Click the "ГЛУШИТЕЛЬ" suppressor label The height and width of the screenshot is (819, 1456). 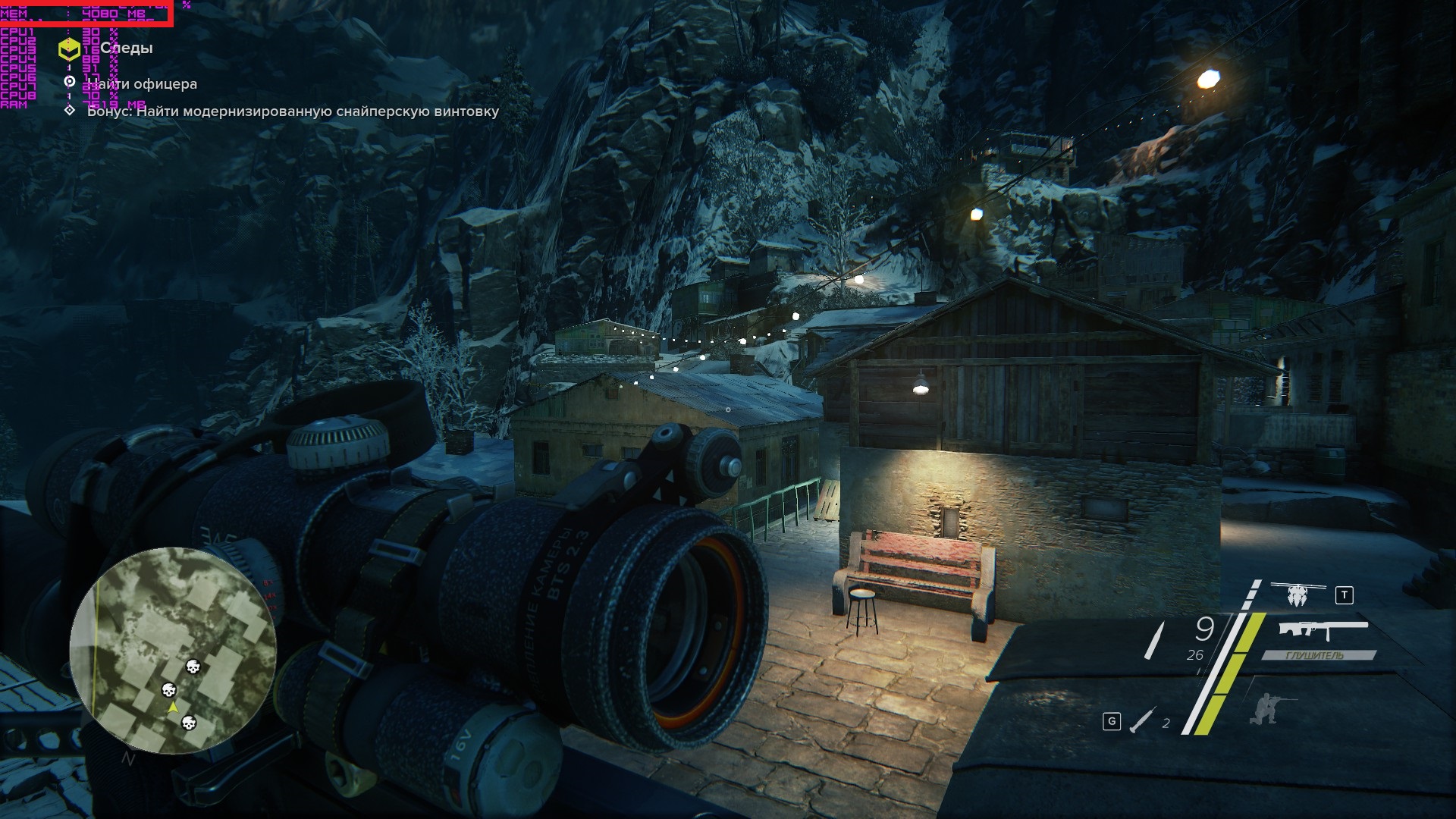[1316, 655]
